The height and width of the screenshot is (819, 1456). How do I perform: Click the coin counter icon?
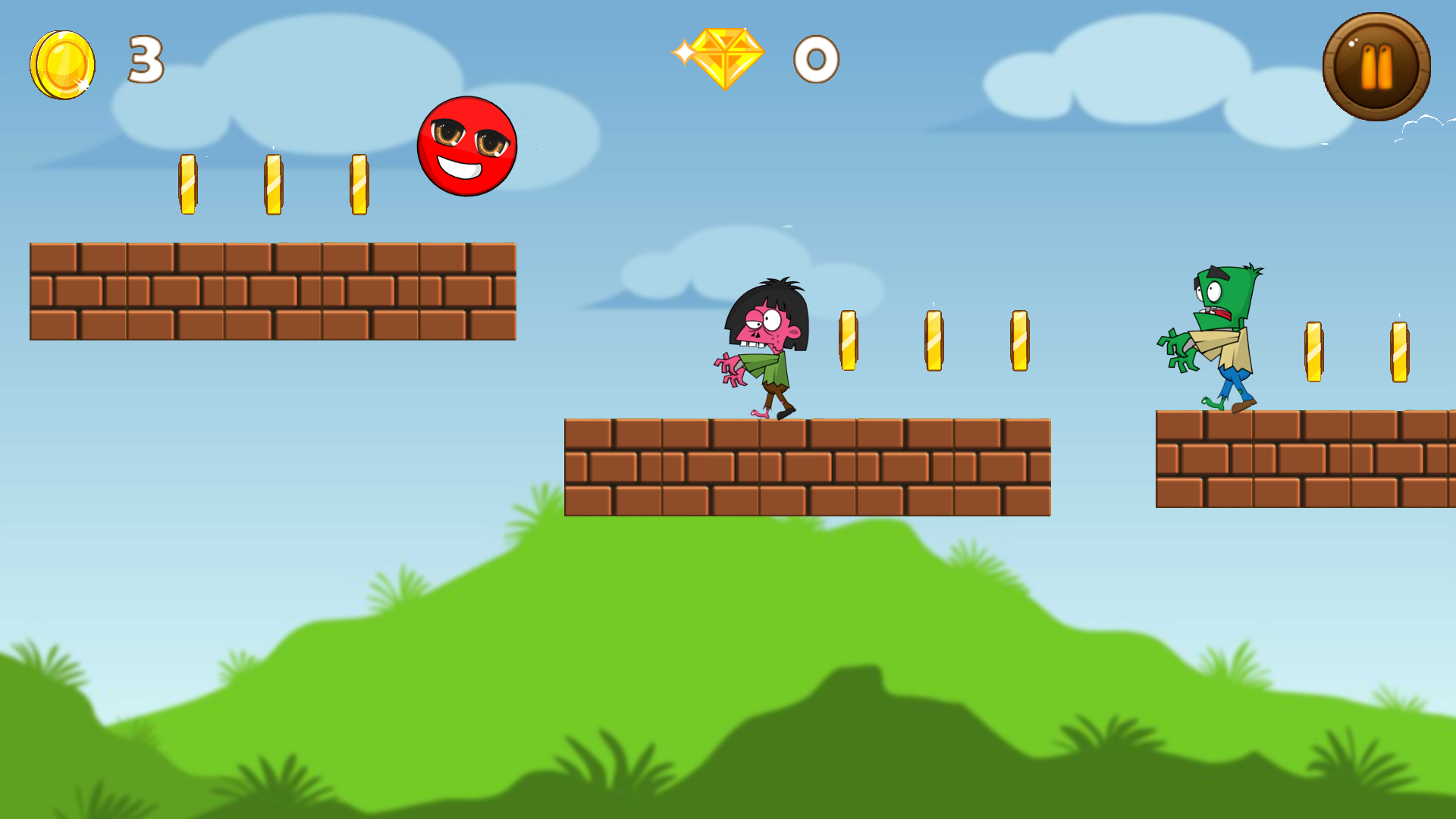pyautogui.click(x=62, y=62)
